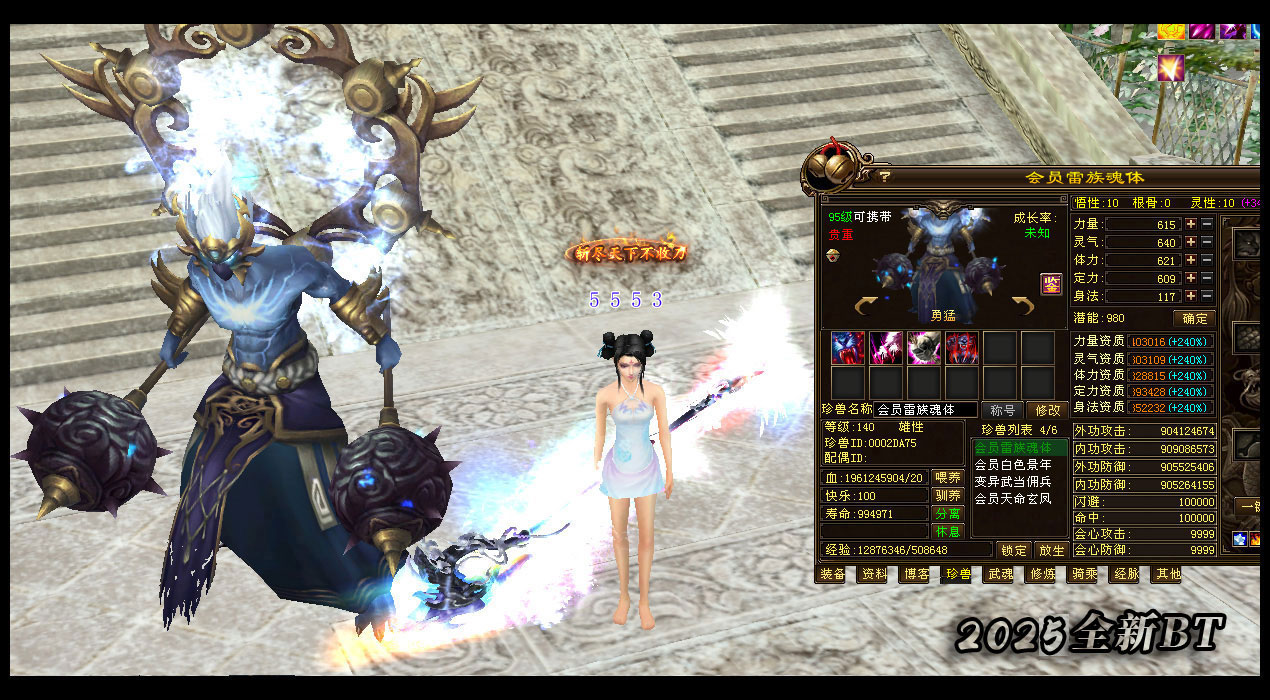
Task: Rotate pet model with right arrow
Action: [1022, 305]
